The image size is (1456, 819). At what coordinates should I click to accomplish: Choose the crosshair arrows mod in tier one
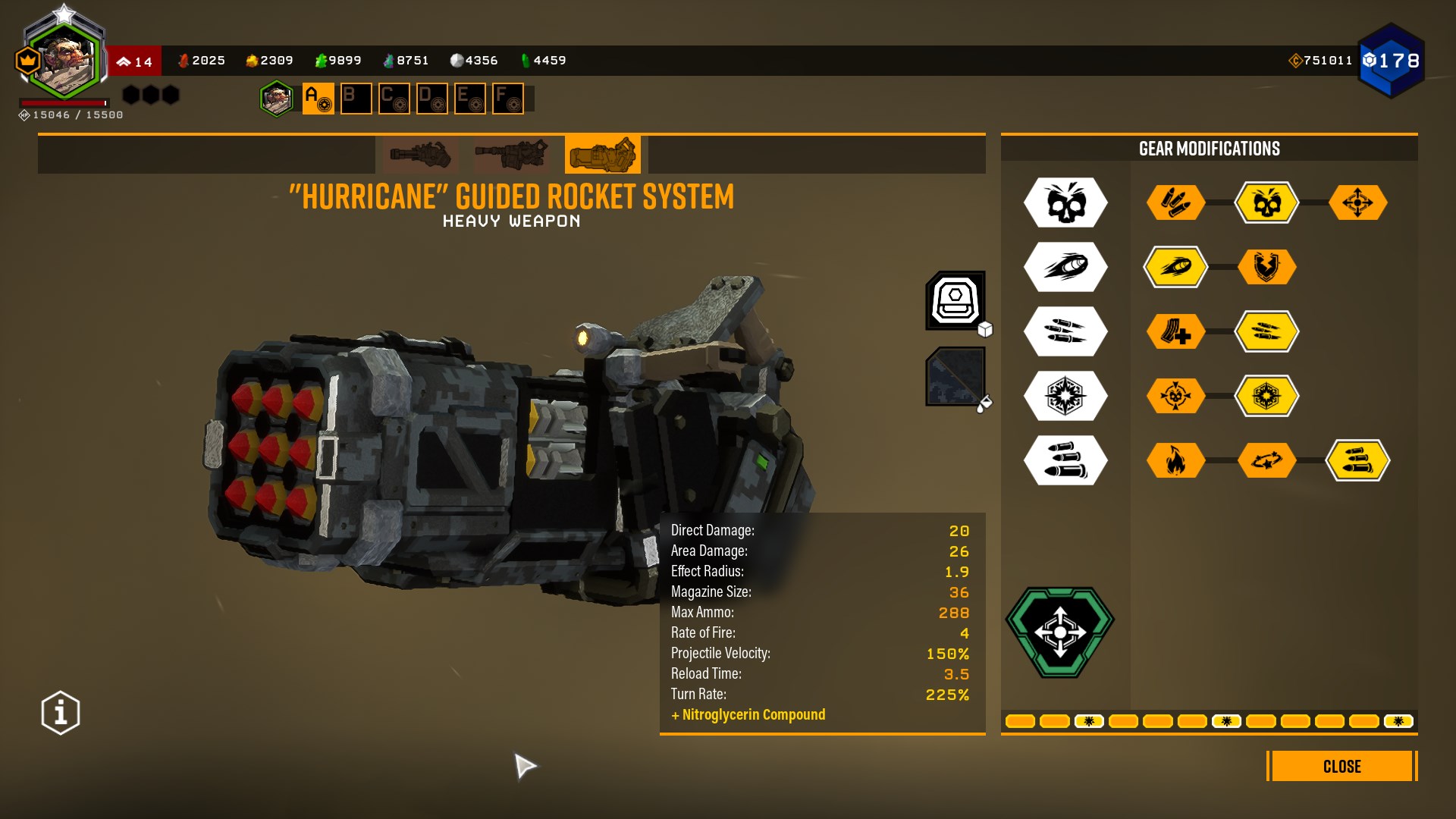pyautogui.click(x=1357, y=202)
